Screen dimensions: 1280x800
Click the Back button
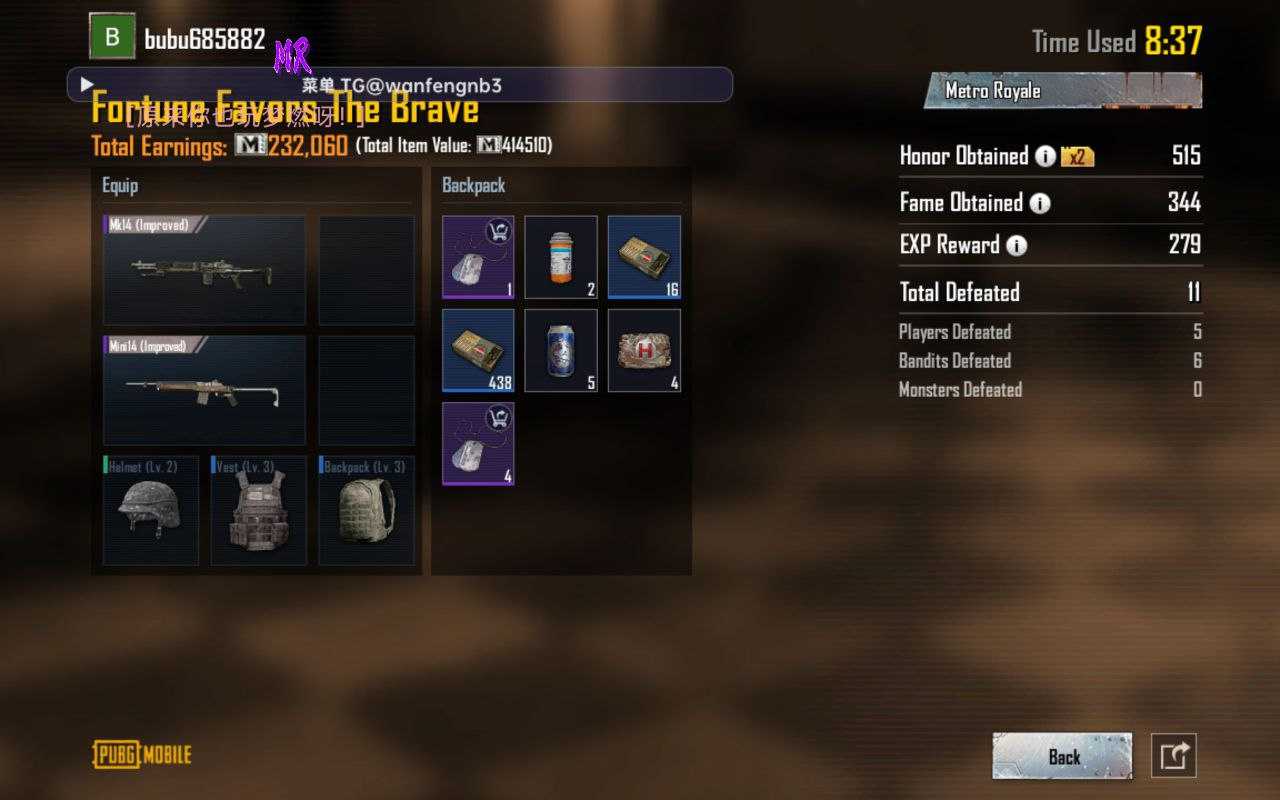coord(1062,756)
